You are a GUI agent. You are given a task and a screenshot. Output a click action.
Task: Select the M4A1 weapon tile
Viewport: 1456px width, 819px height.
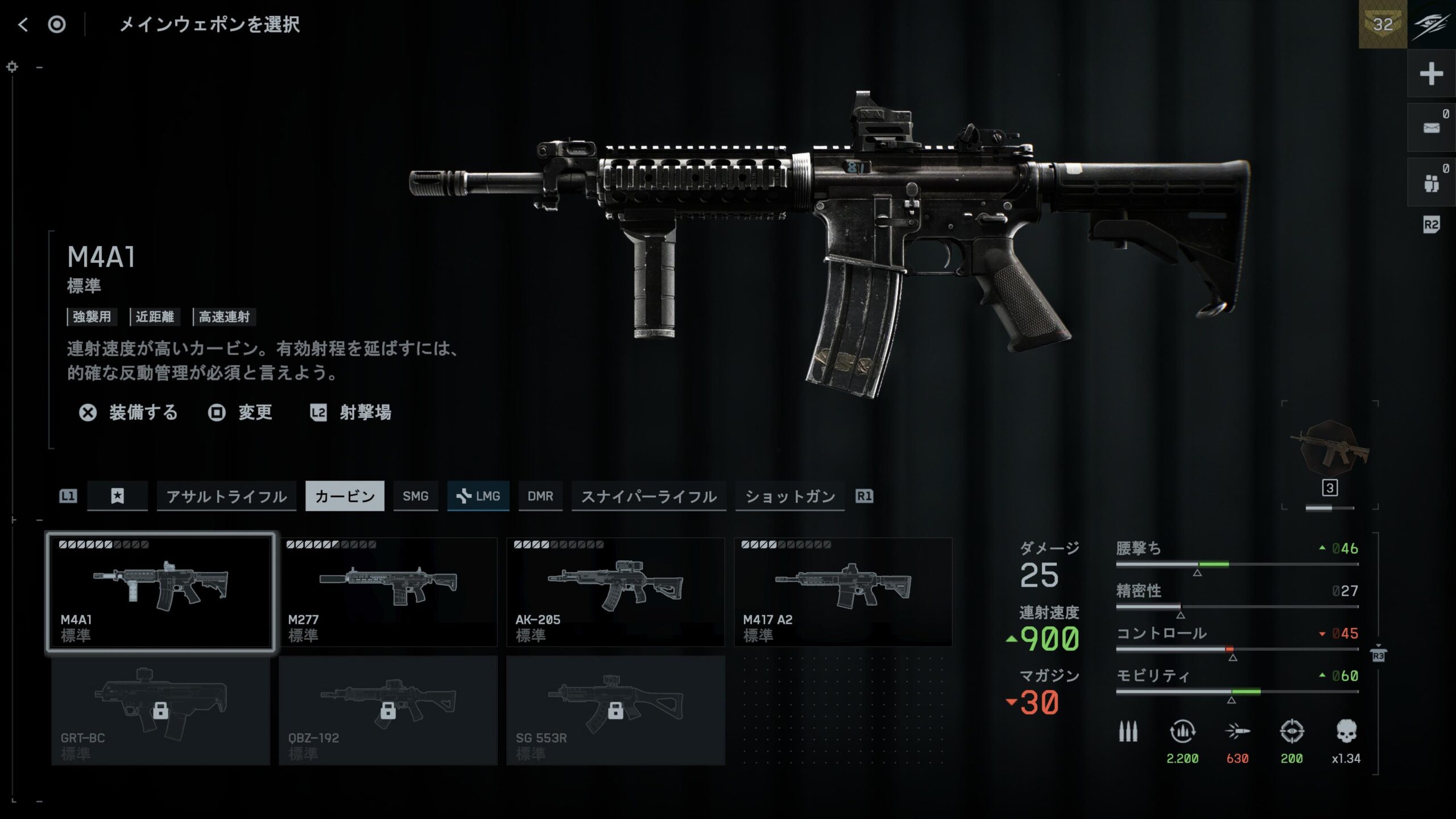160,591
